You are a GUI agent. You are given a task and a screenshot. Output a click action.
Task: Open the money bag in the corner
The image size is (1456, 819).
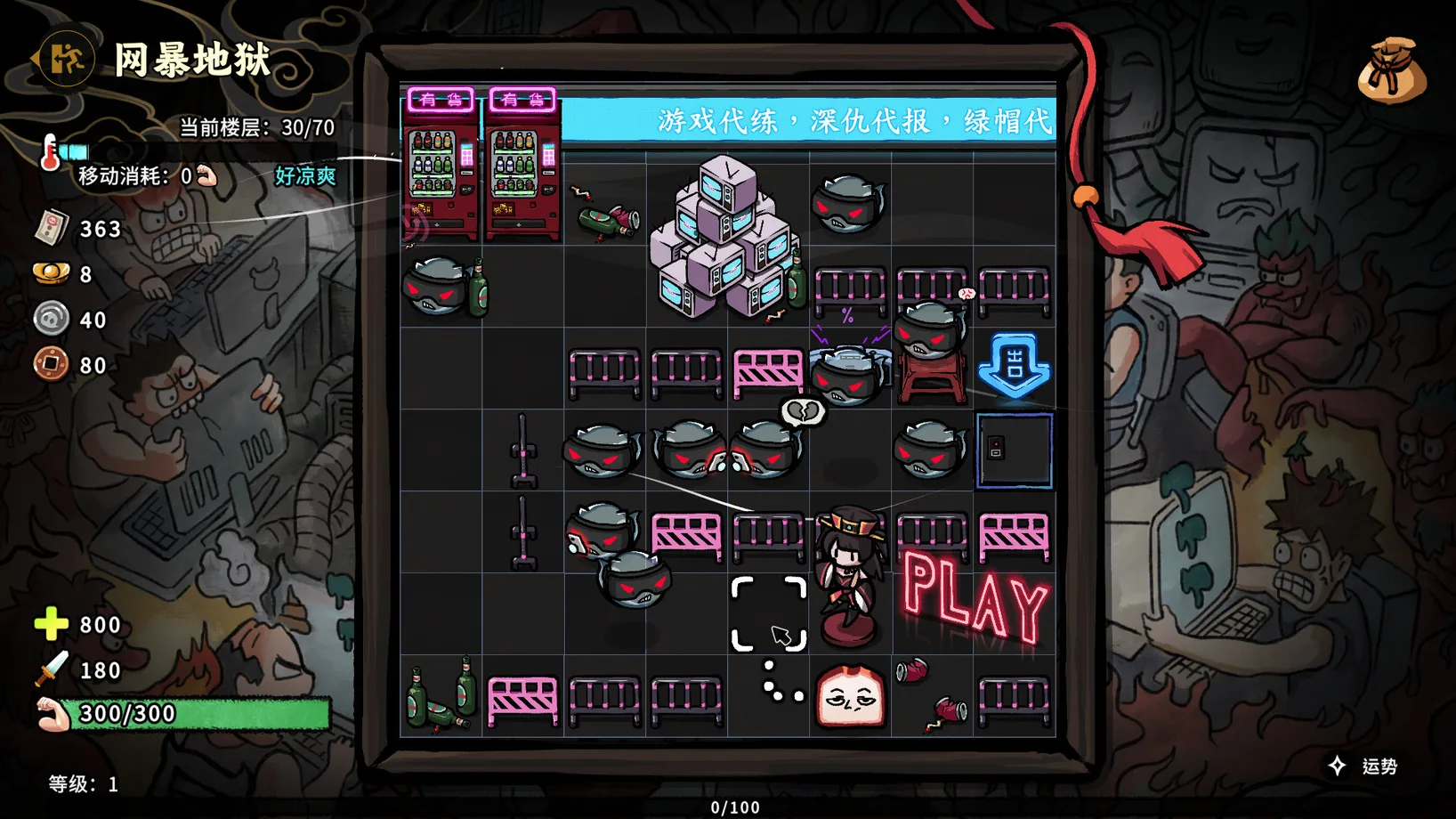[x=1392, y=70]
